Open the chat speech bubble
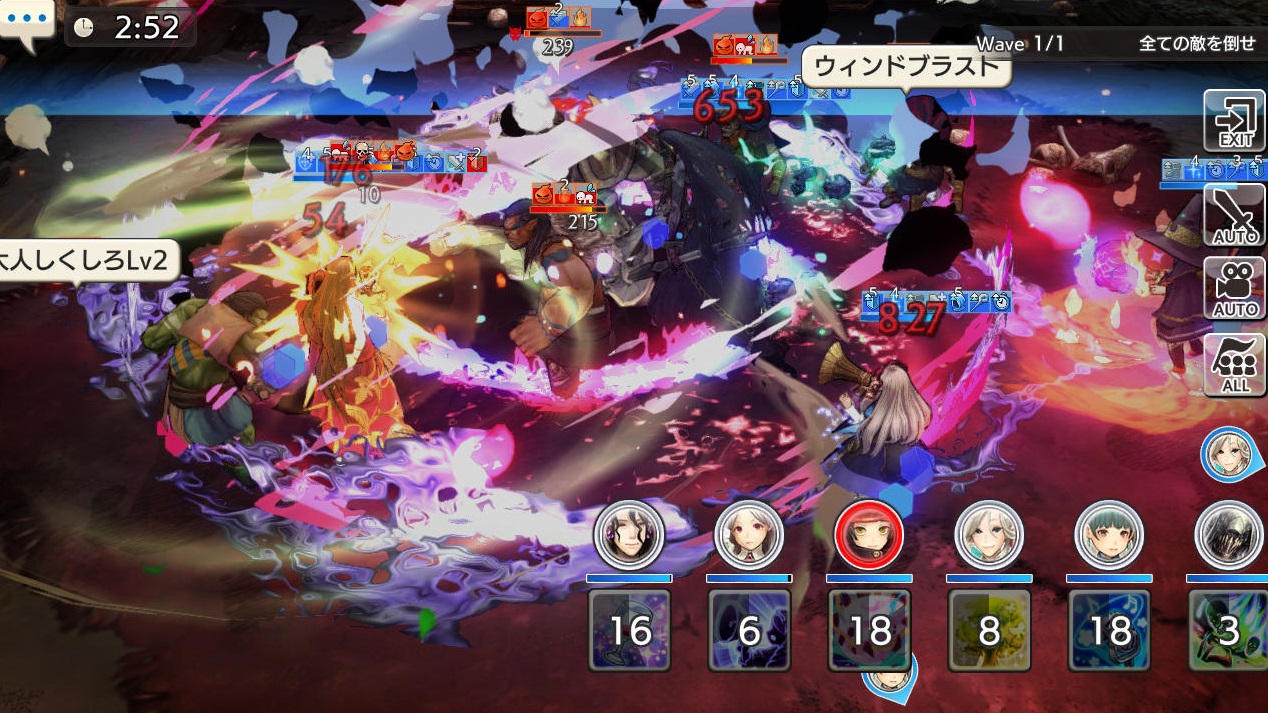This screenshot has height=713, width=1268. (26, 22)
